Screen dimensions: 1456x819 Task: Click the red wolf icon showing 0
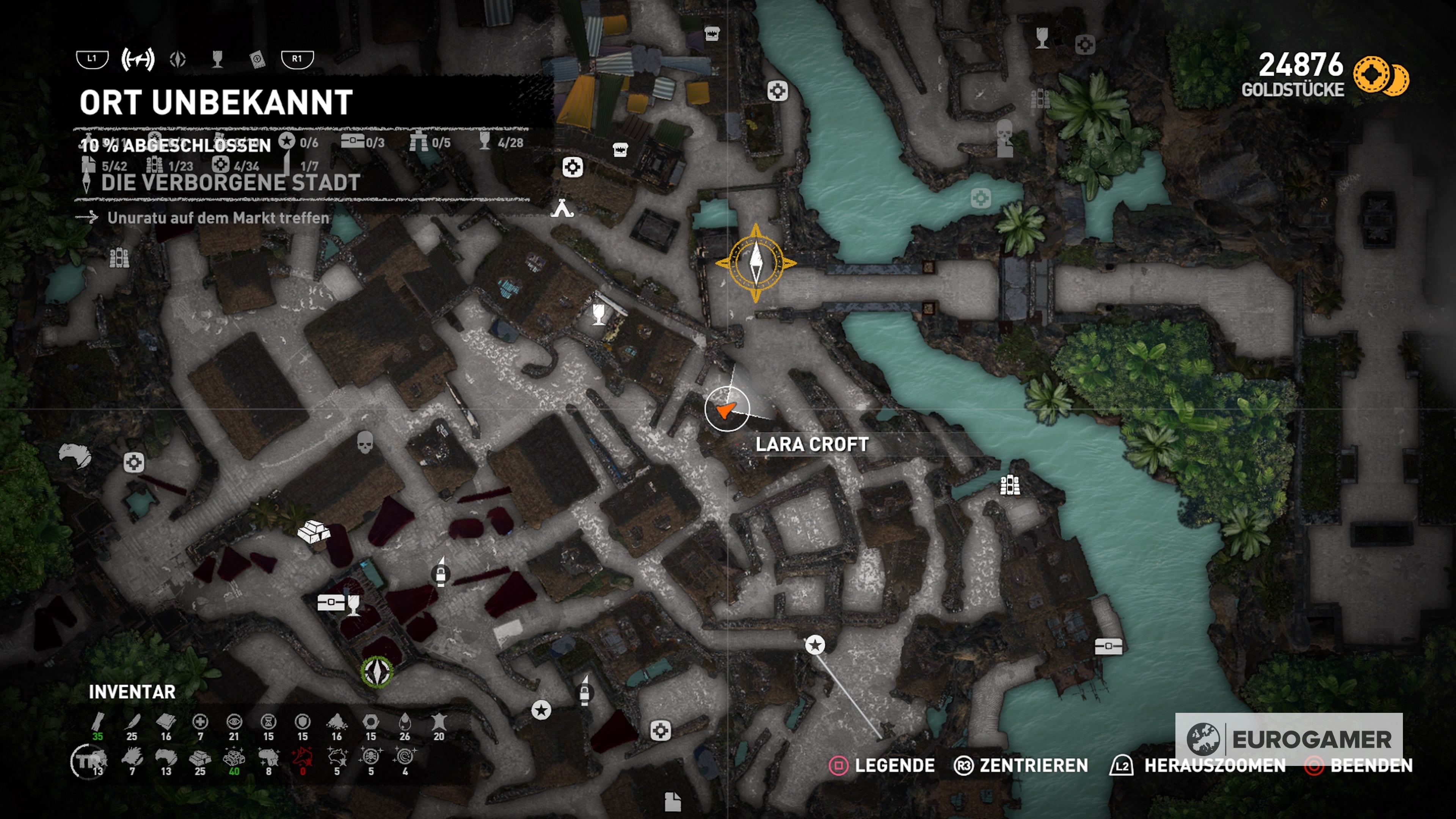coord(303,758)
